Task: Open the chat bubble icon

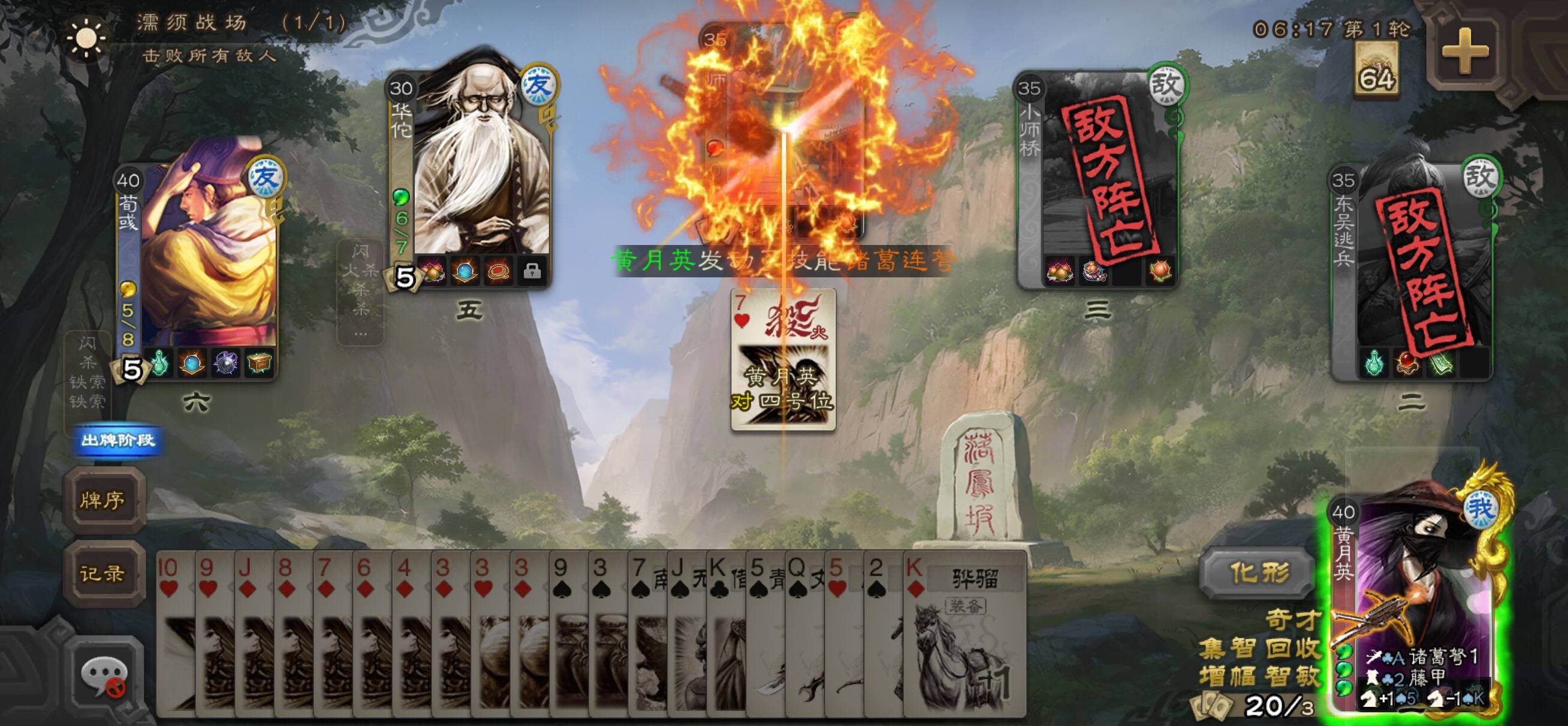Action: [104, 677]
